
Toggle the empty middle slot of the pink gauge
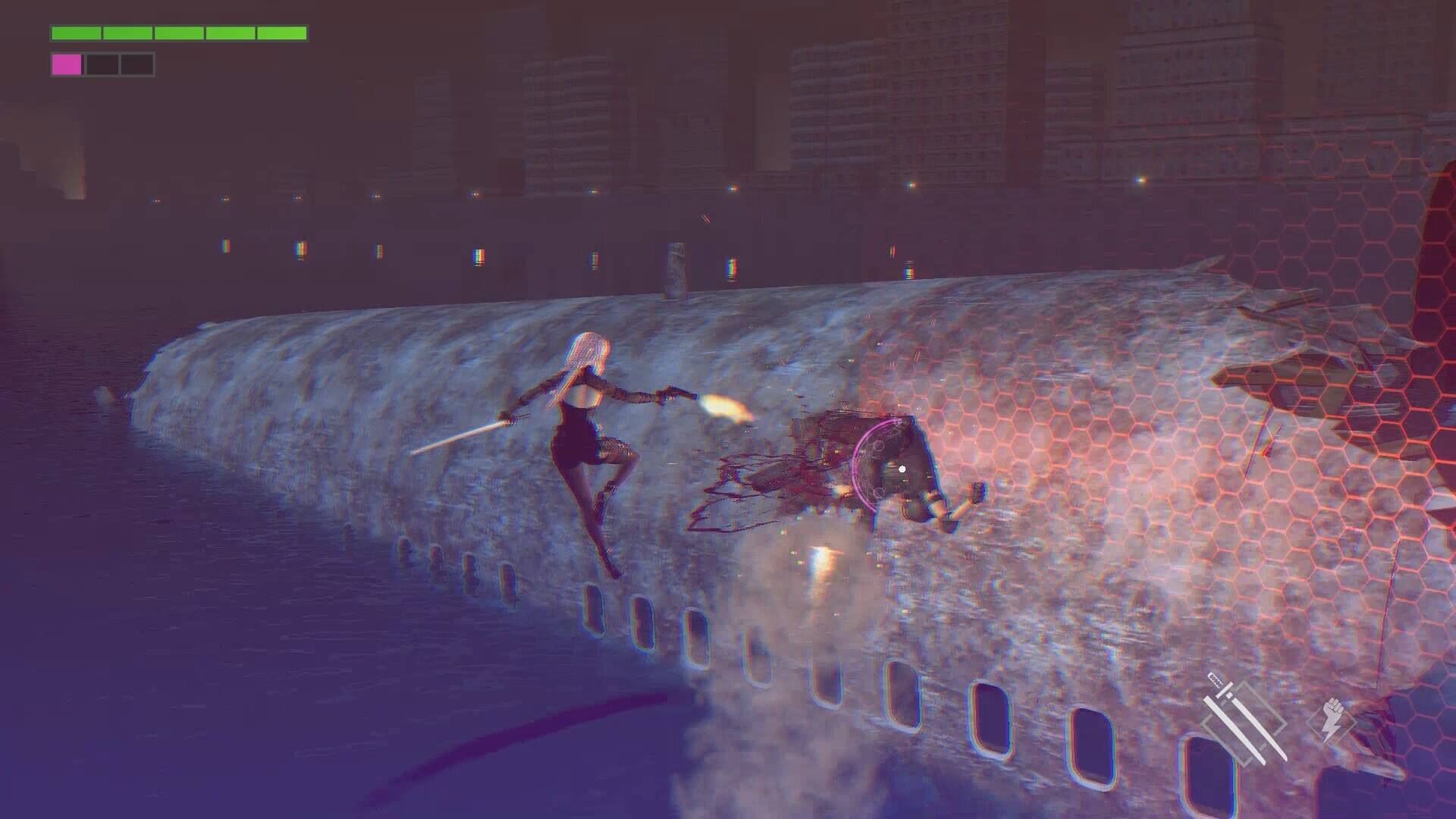pos(102,65)
